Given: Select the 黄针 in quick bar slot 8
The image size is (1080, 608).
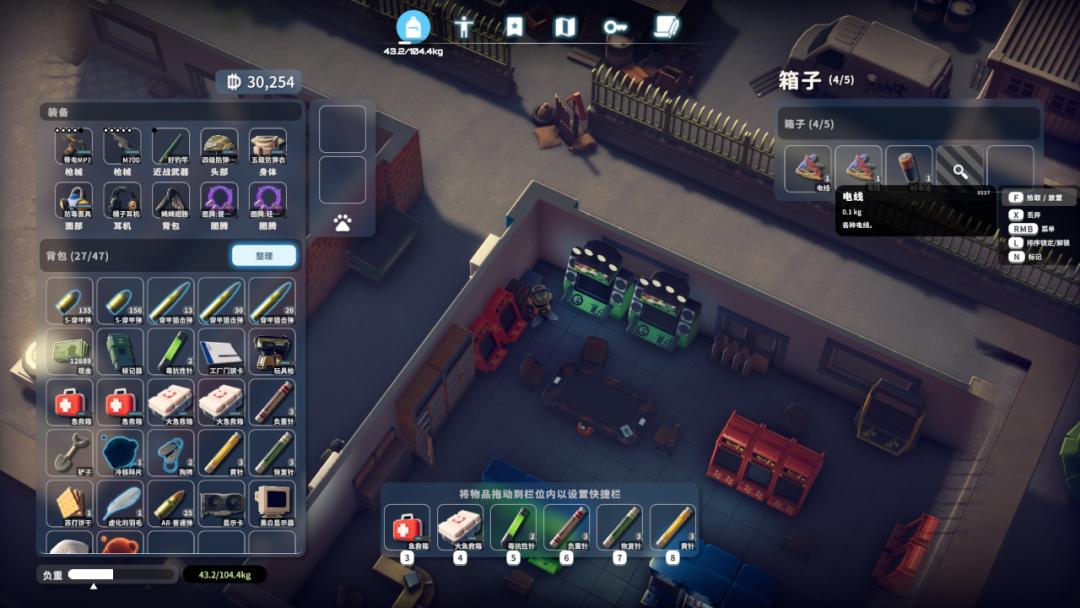Looking at the screenshot, I should pyautogui.click(x=673, y=527).
